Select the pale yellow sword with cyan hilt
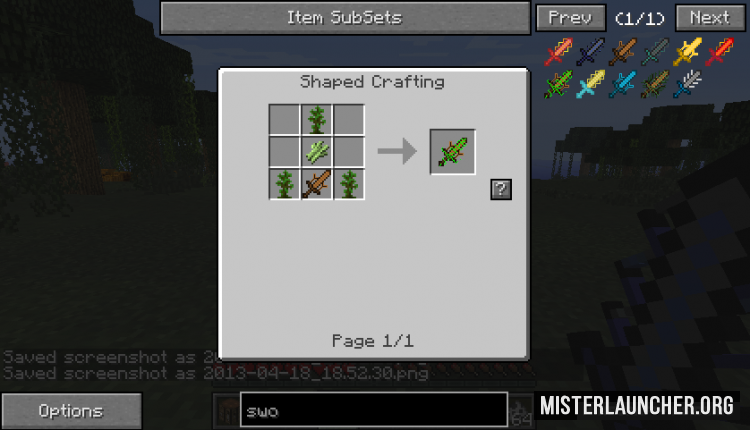This screenshot has width=750, height=430. coord(590,85)
